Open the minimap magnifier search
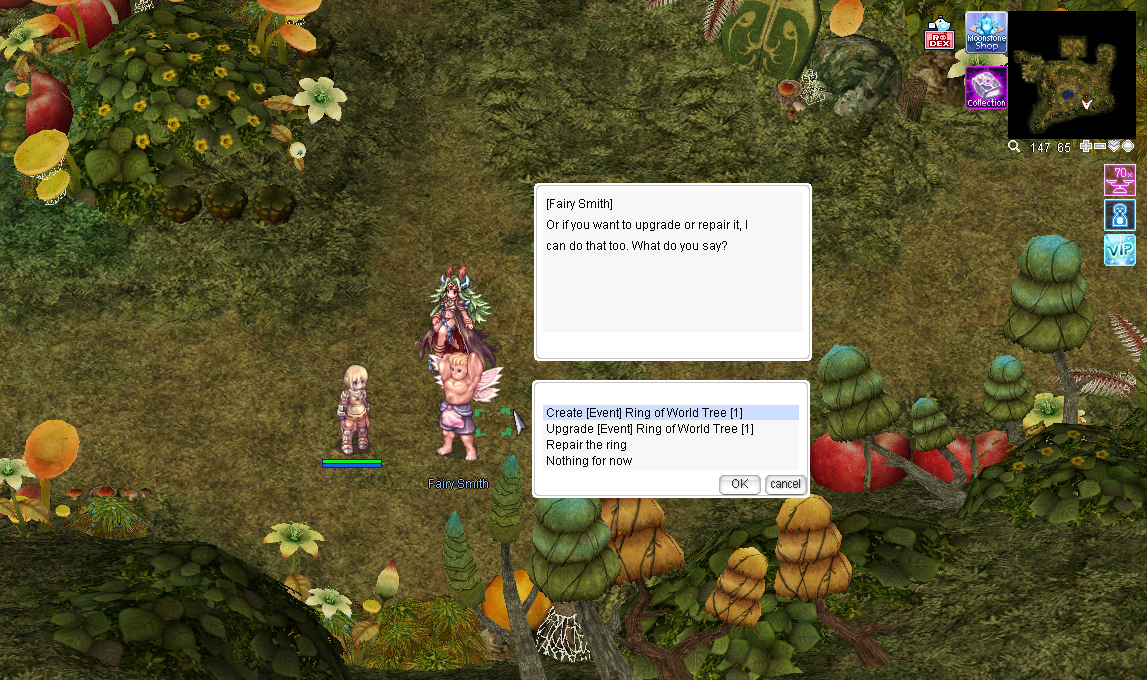 [x=1014, y=147]
